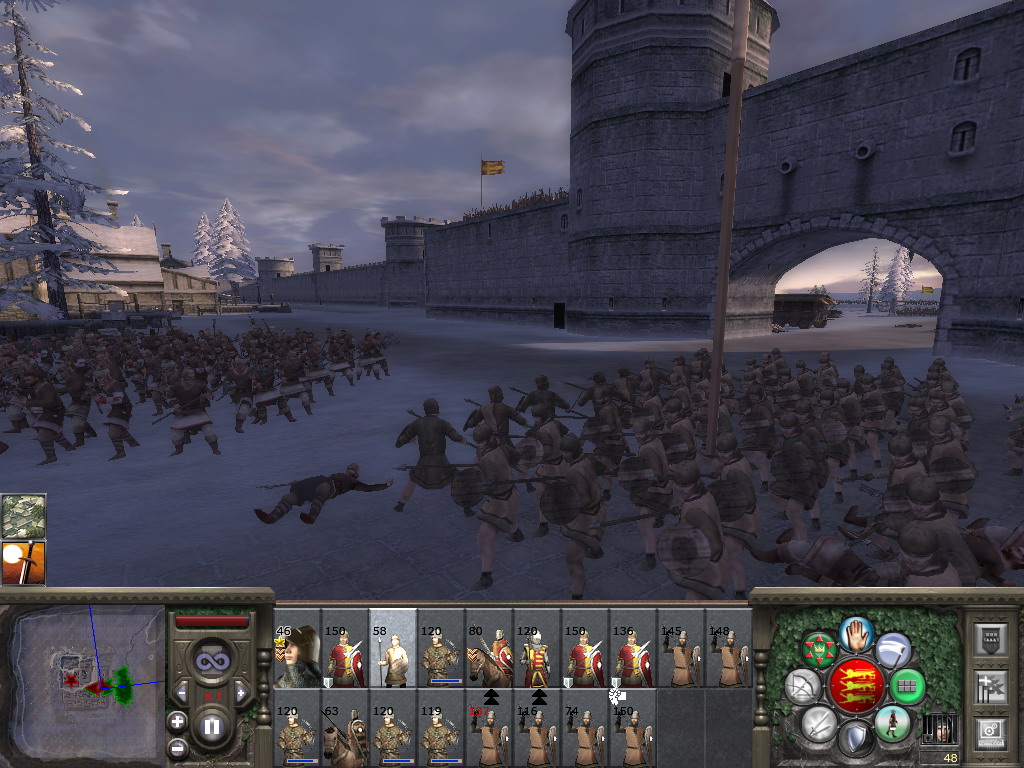Viewport: 1024px width, 768px height.
Task: Activate the halt order hand icon
Action: pos(857,633)
